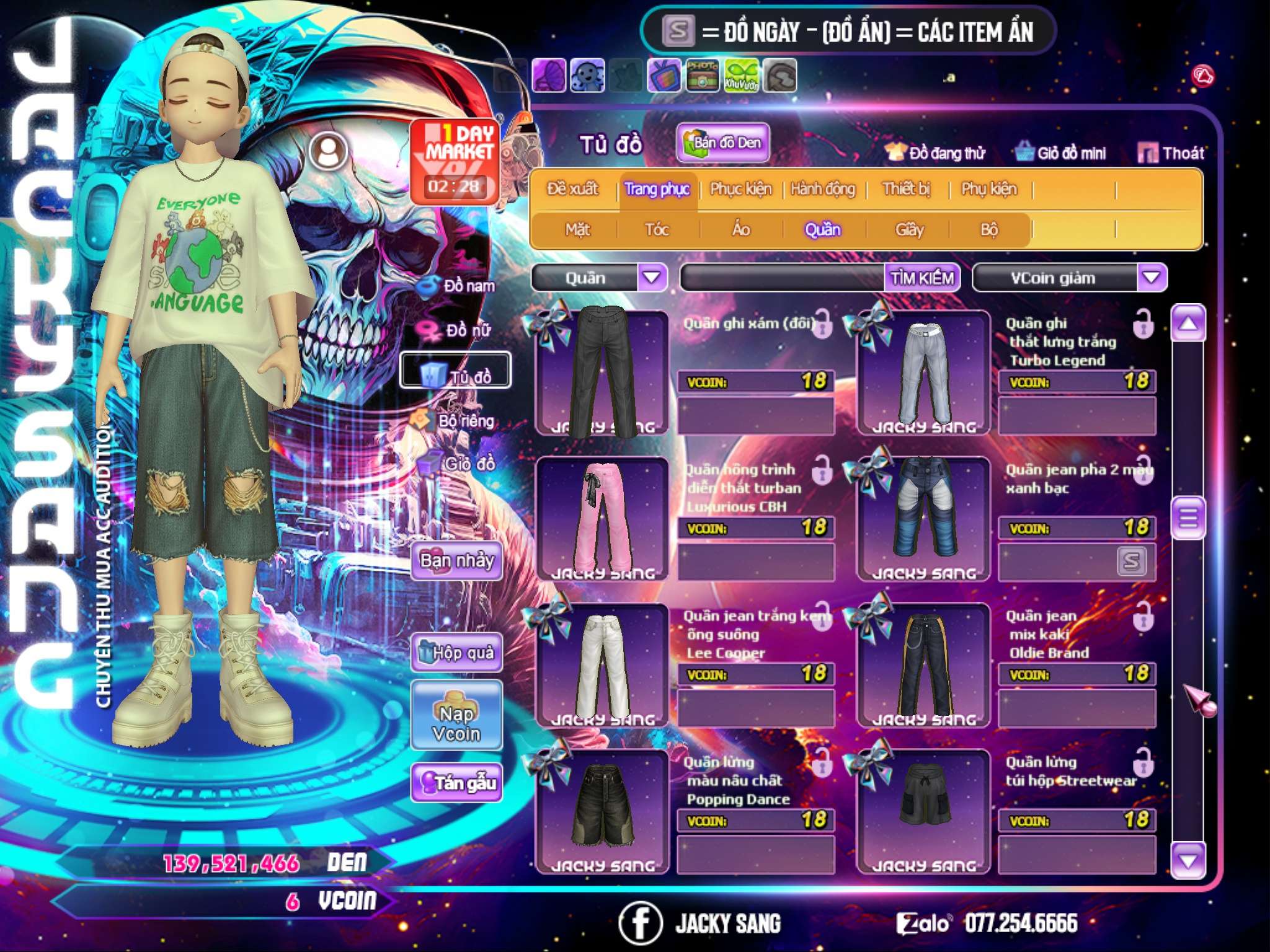Choose the Áo sub-category

(x=741, y=230)
